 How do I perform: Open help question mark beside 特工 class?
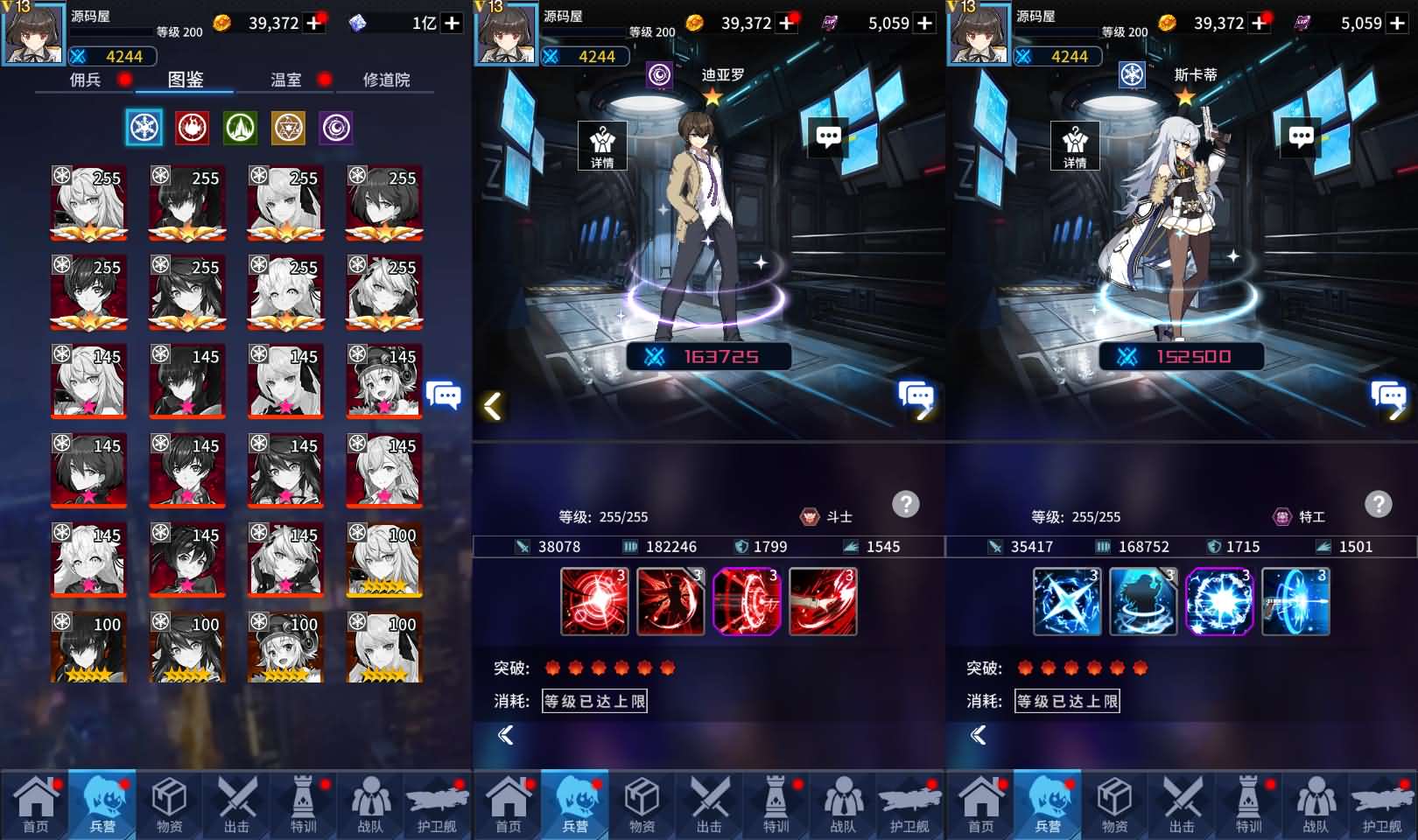pos(1379,504)
